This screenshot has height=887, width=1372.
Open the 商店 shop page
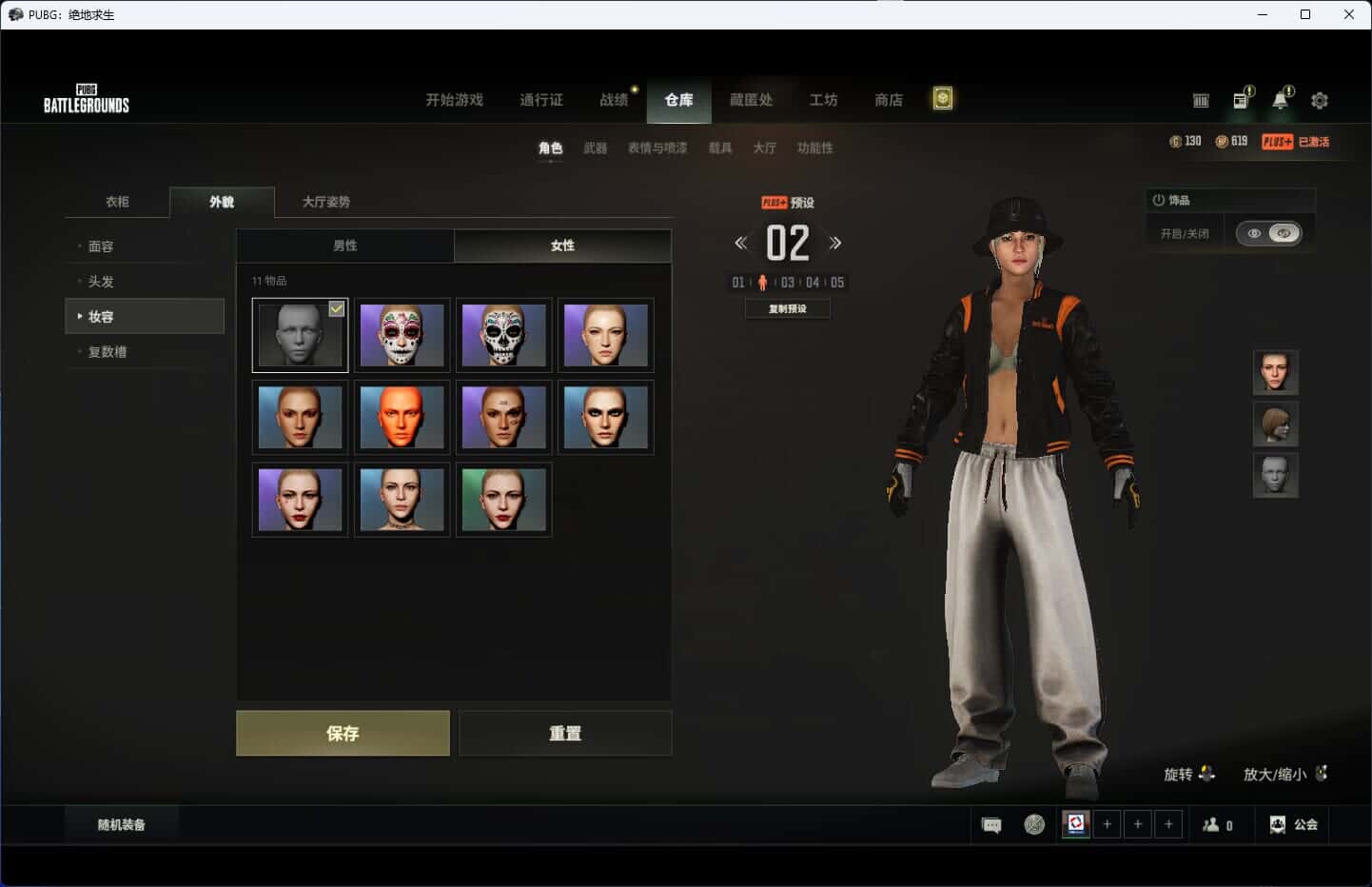888,100
